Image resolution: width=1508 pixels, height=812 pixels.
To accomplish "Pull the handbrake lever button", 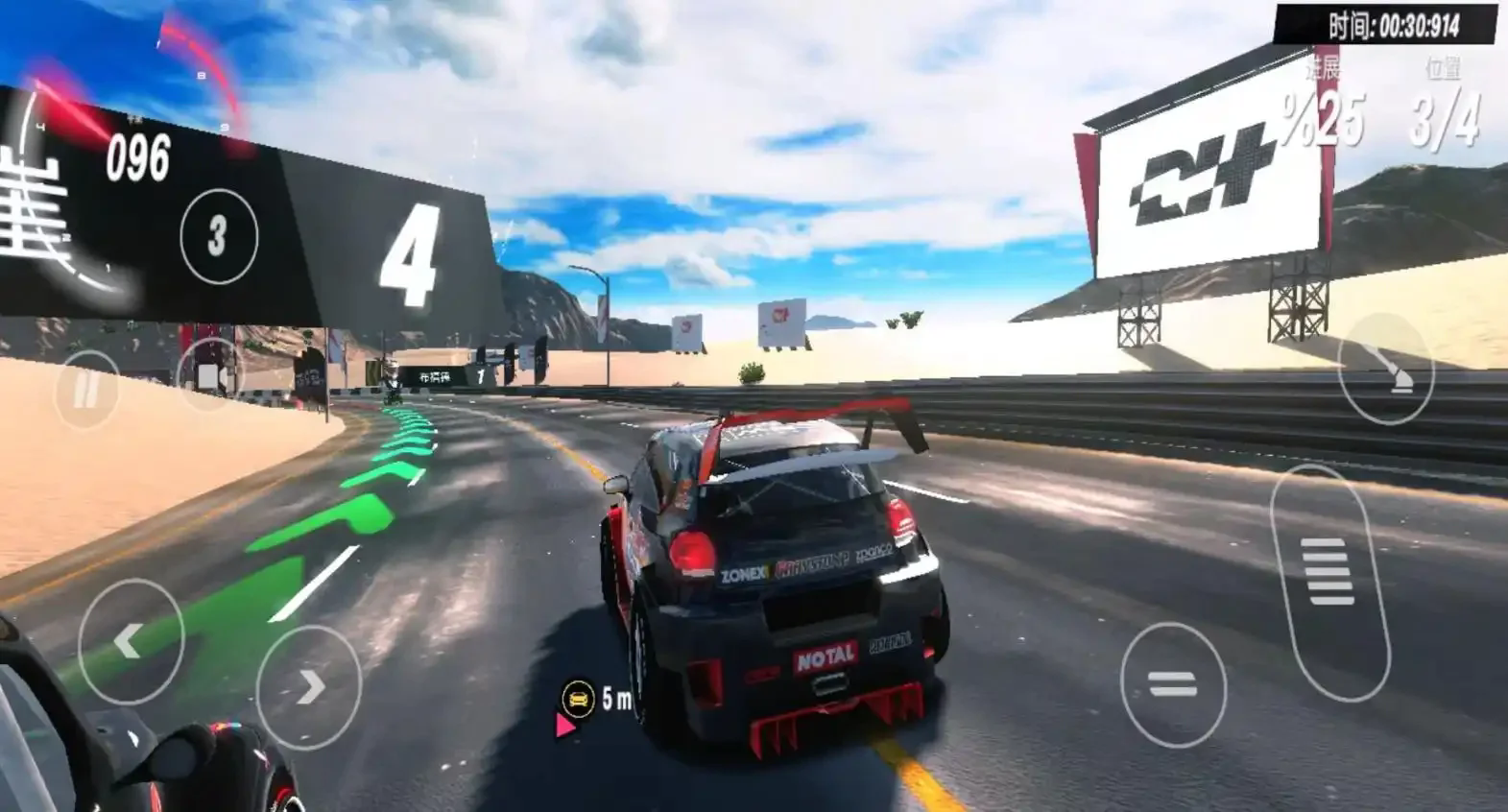I will tap(1385, 370).
